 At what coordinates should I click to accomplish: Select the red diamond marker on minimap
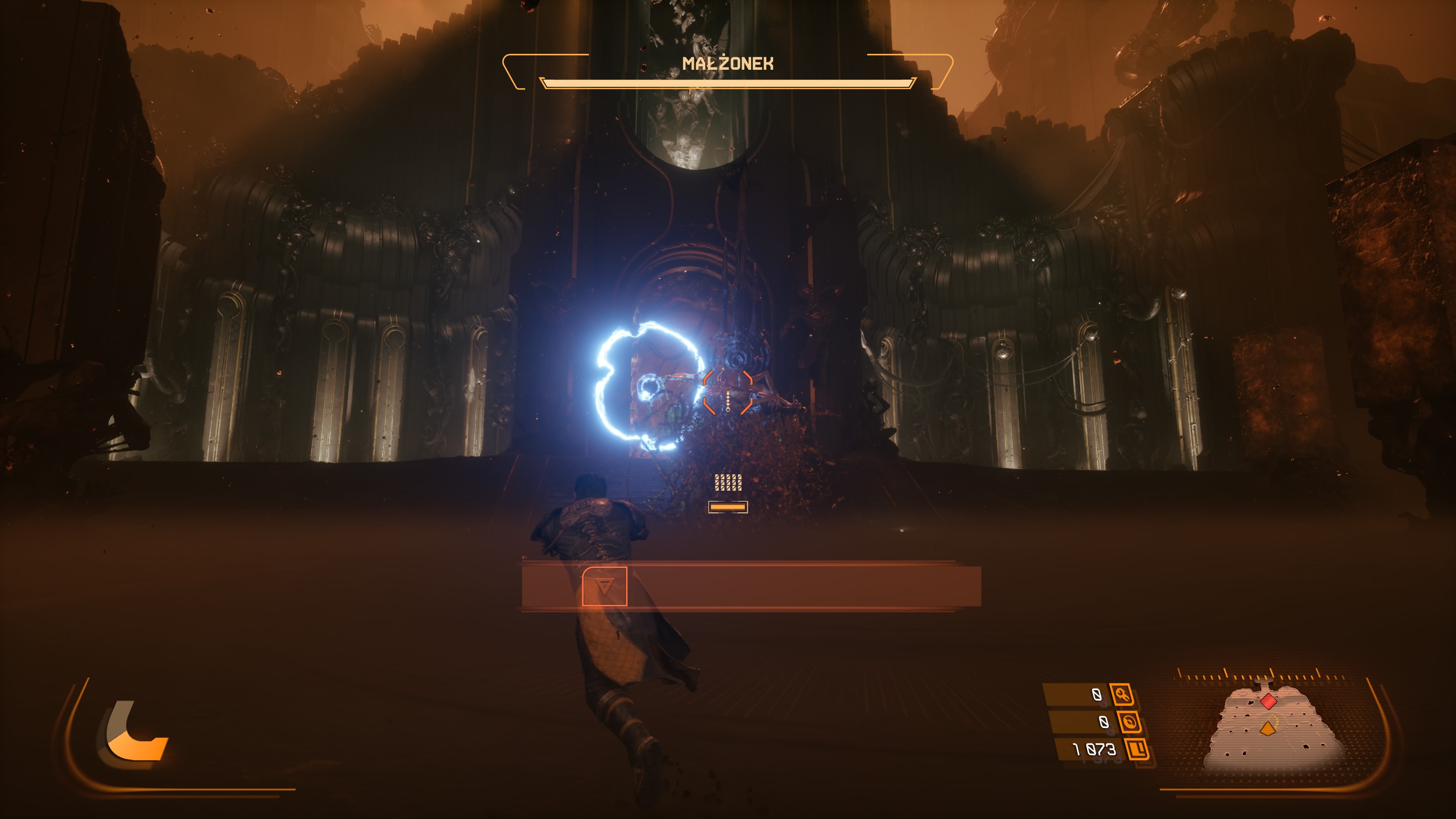coord(1268,701)
